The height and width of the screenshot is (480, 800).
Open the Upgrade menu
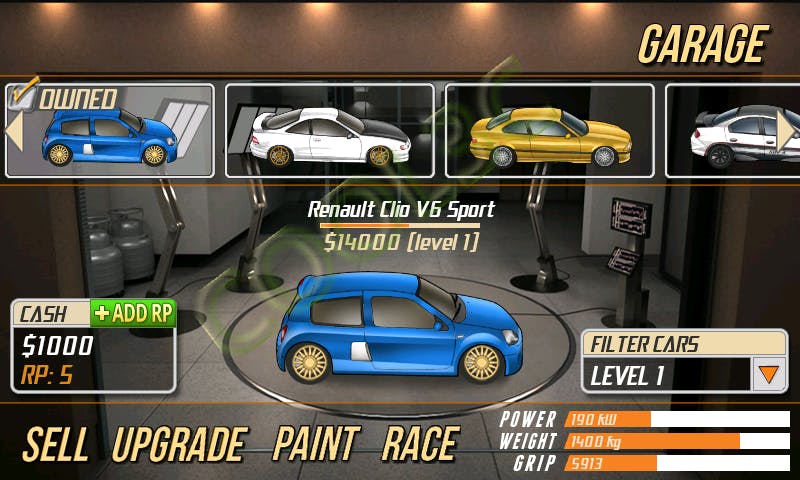click(179, 444)
